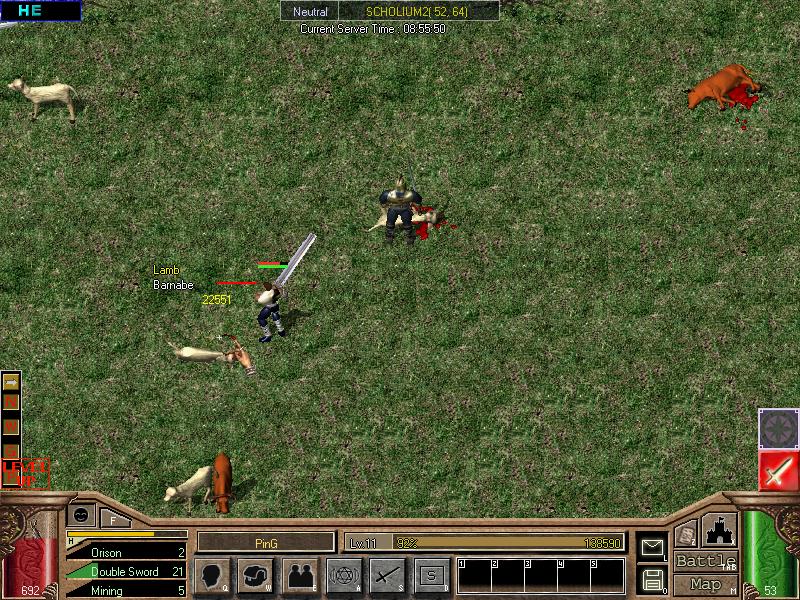Click the S system button
800x600 pixels.
(x=431, y=576)
